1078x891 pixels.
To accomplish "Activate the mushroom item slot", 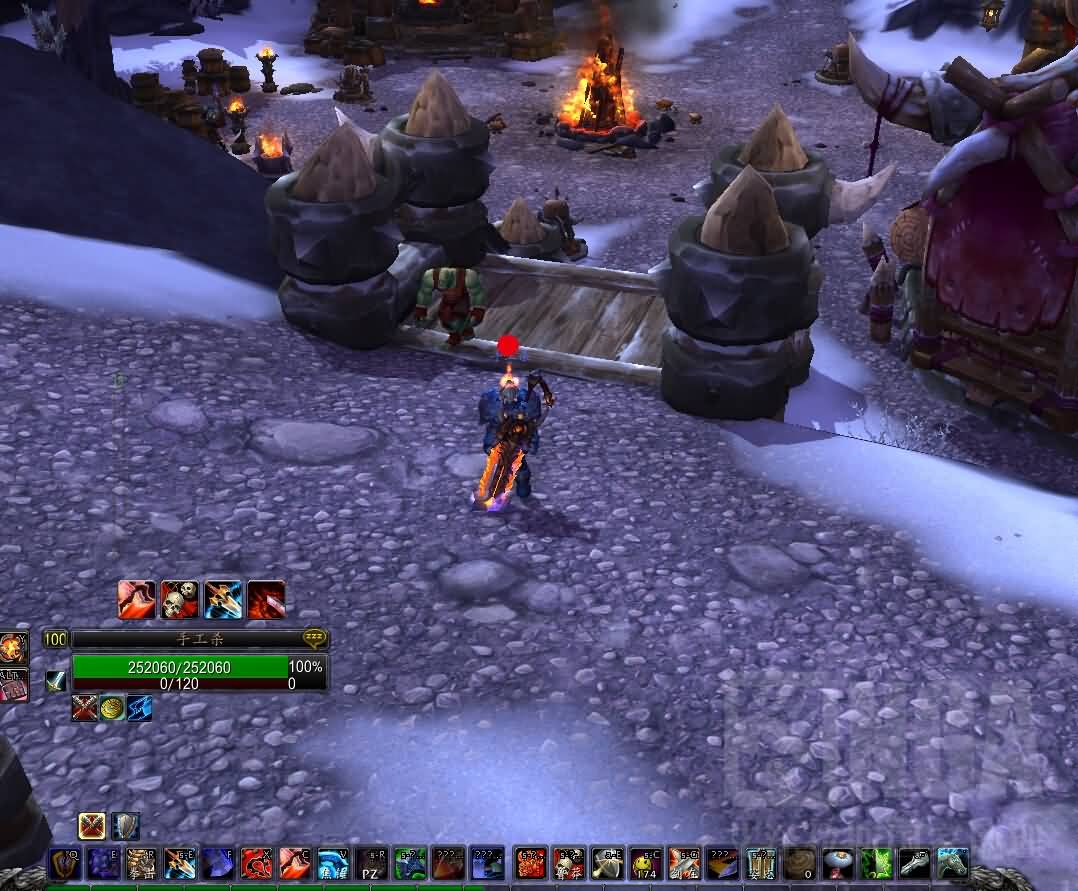I will tap(837, 864).
